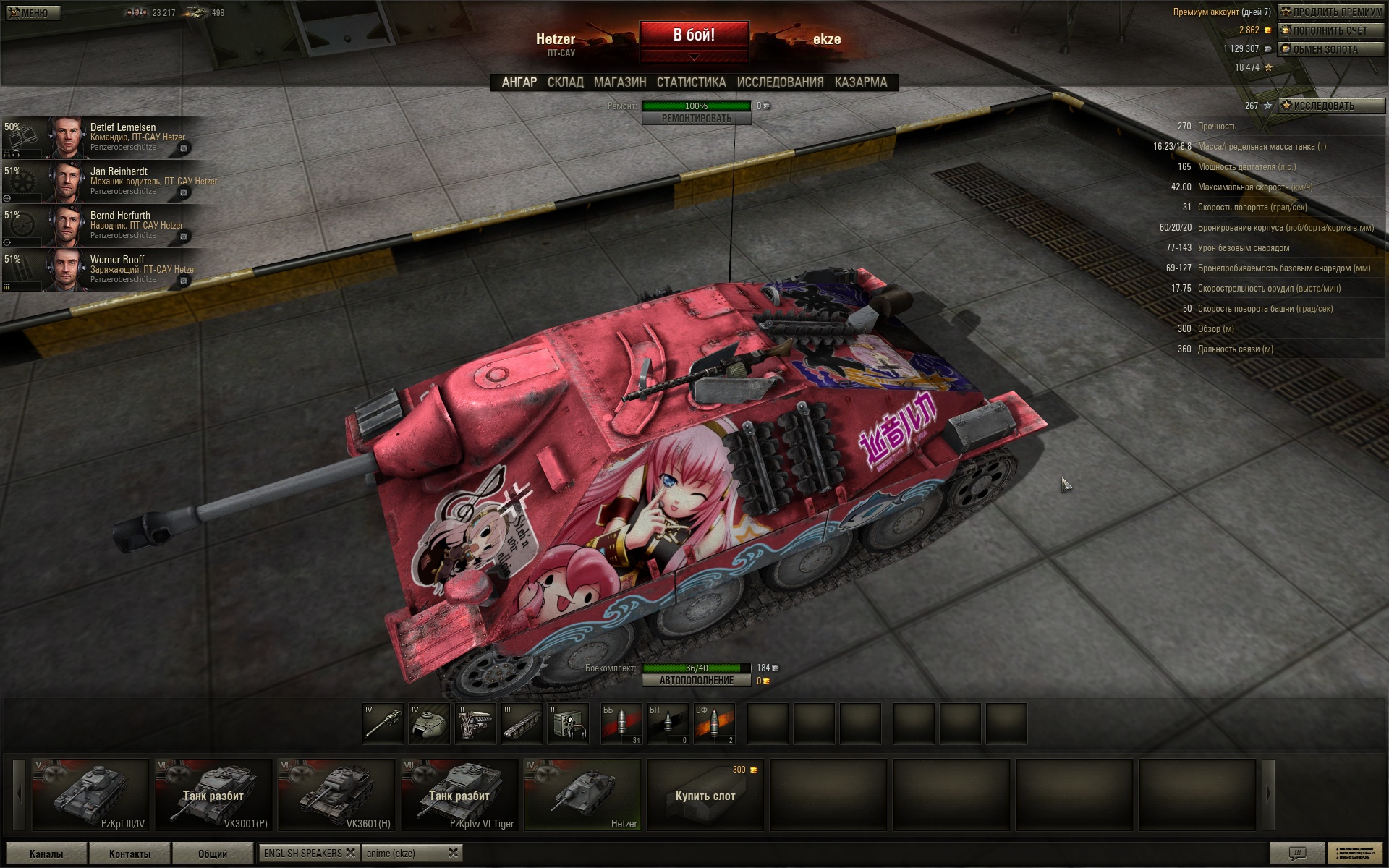
Task: Go to the ИССЛЕДОВАНИЯ tab
Action: (780, 82)
